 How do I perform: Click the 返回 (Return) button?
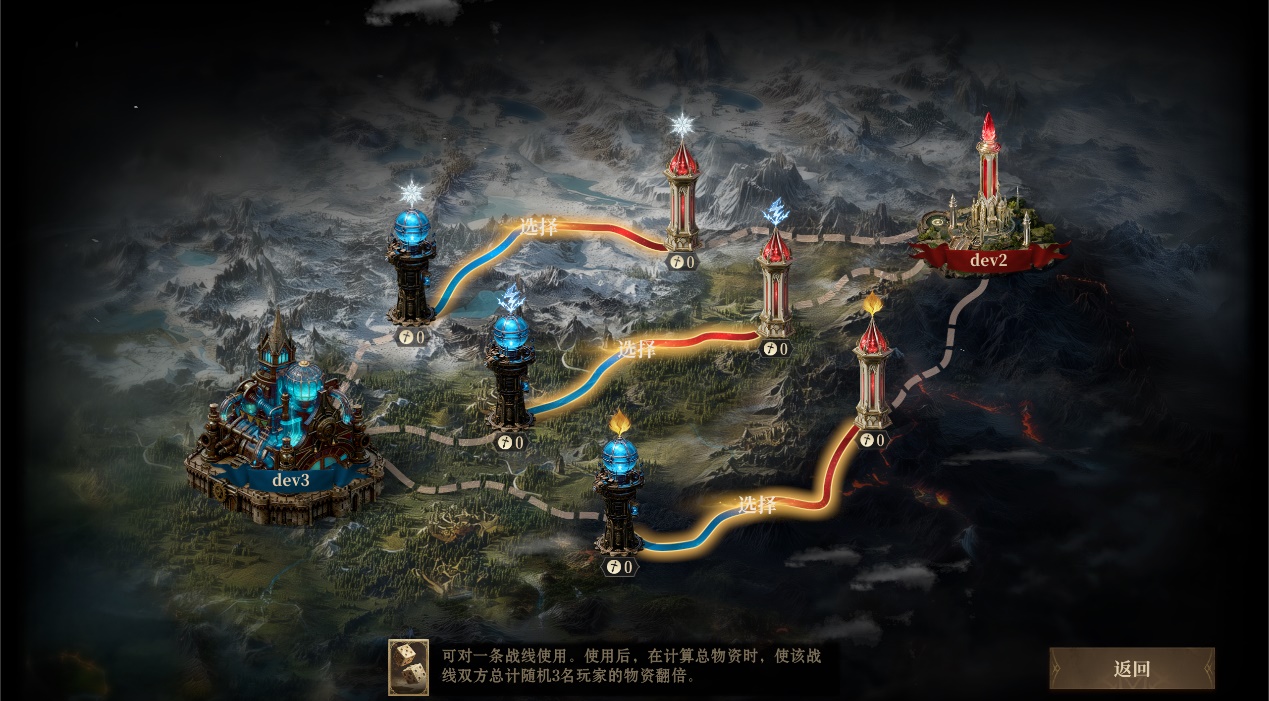[1132, 669]
